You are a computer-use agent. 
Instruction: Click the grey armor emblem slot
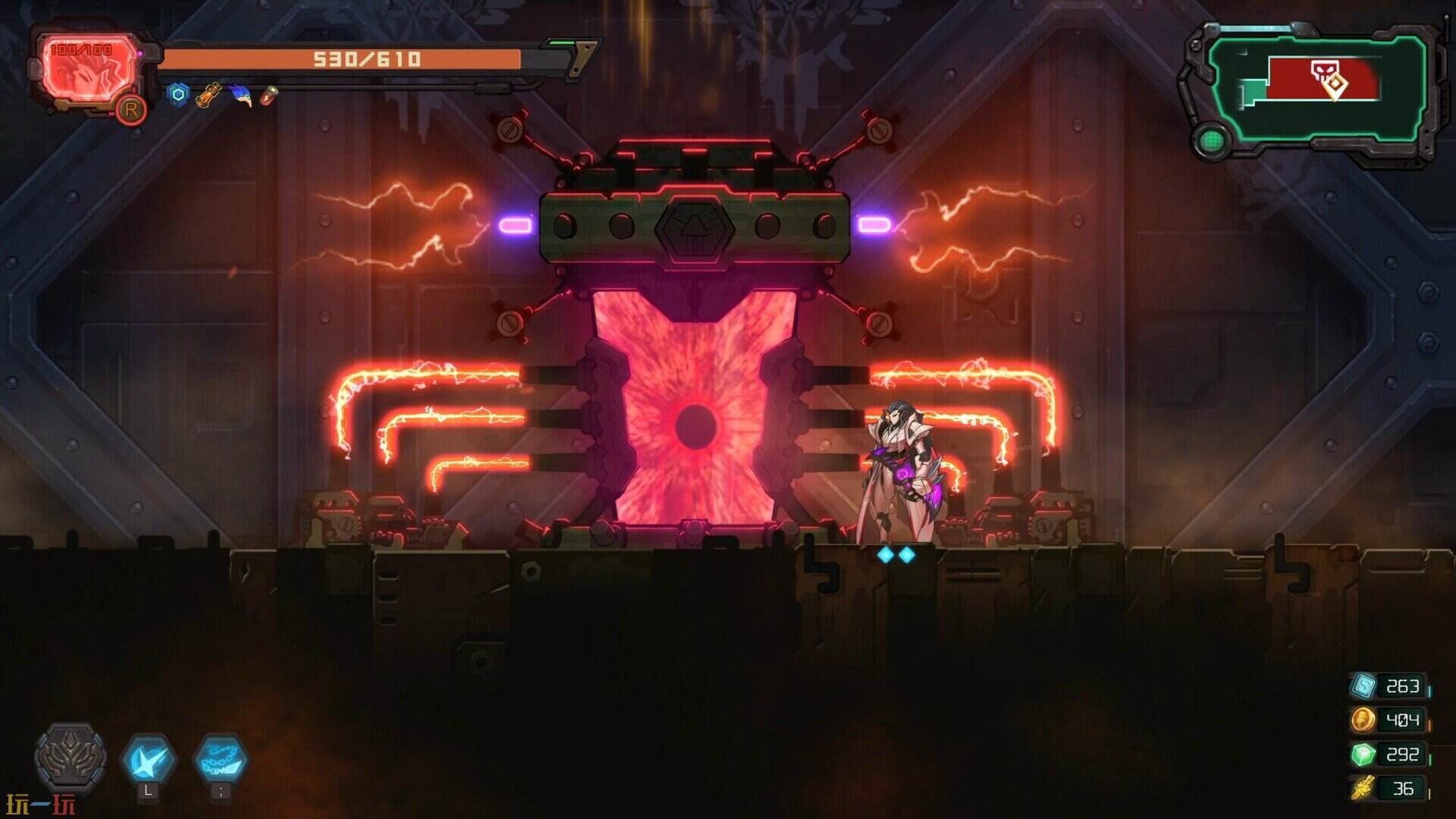(x=71, y=756)
